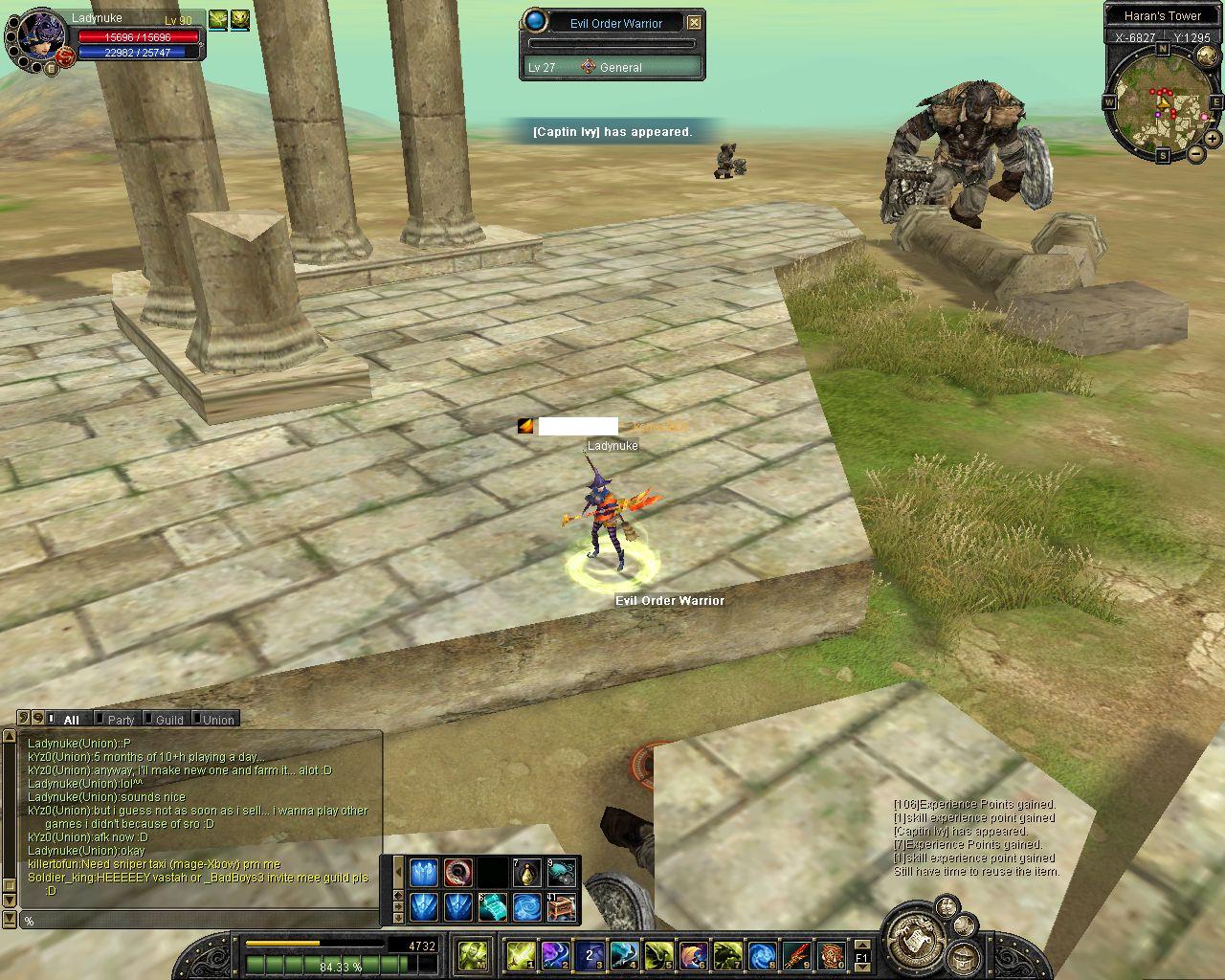Activate the sword skill in hotbar slot 1
Viewport: 1225px width, 980px height.
pos(522,954)
